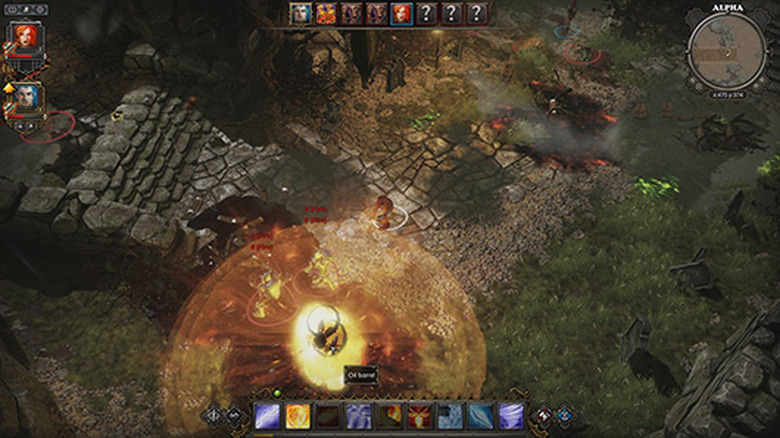Use the dark red skill slot

[328, 416]
